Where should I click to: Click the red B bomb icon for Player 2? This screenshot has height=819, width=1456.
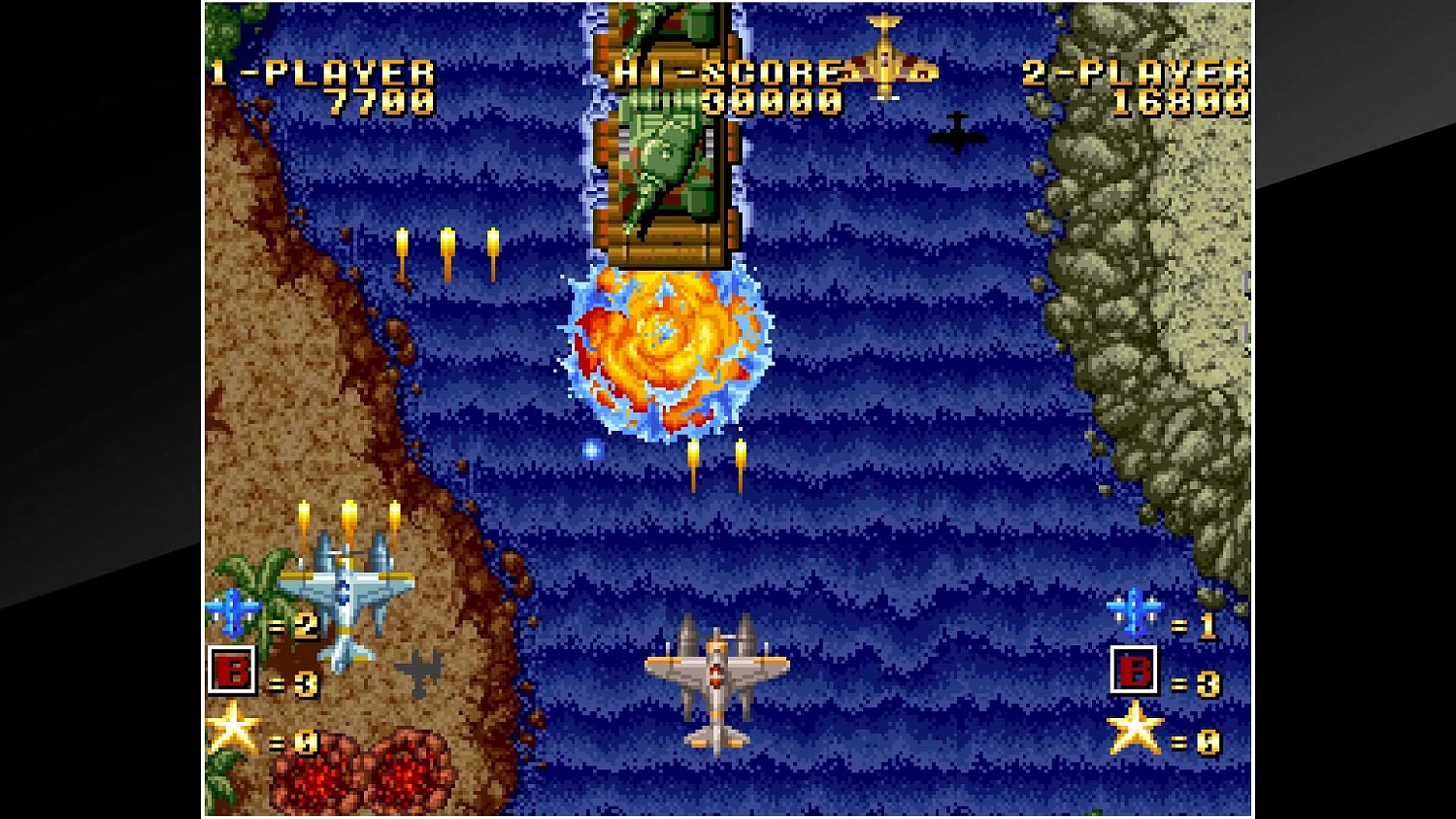(x=1134, y=672)
